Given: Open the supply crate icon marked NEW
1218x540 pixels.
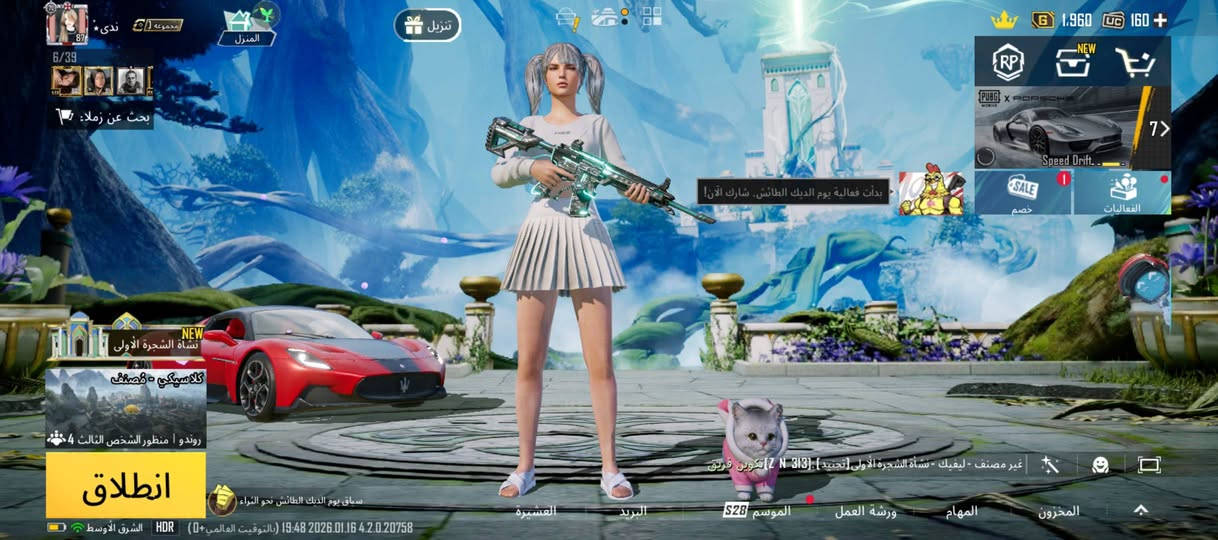Looking at the screenshot, I should click(1073, 63).
